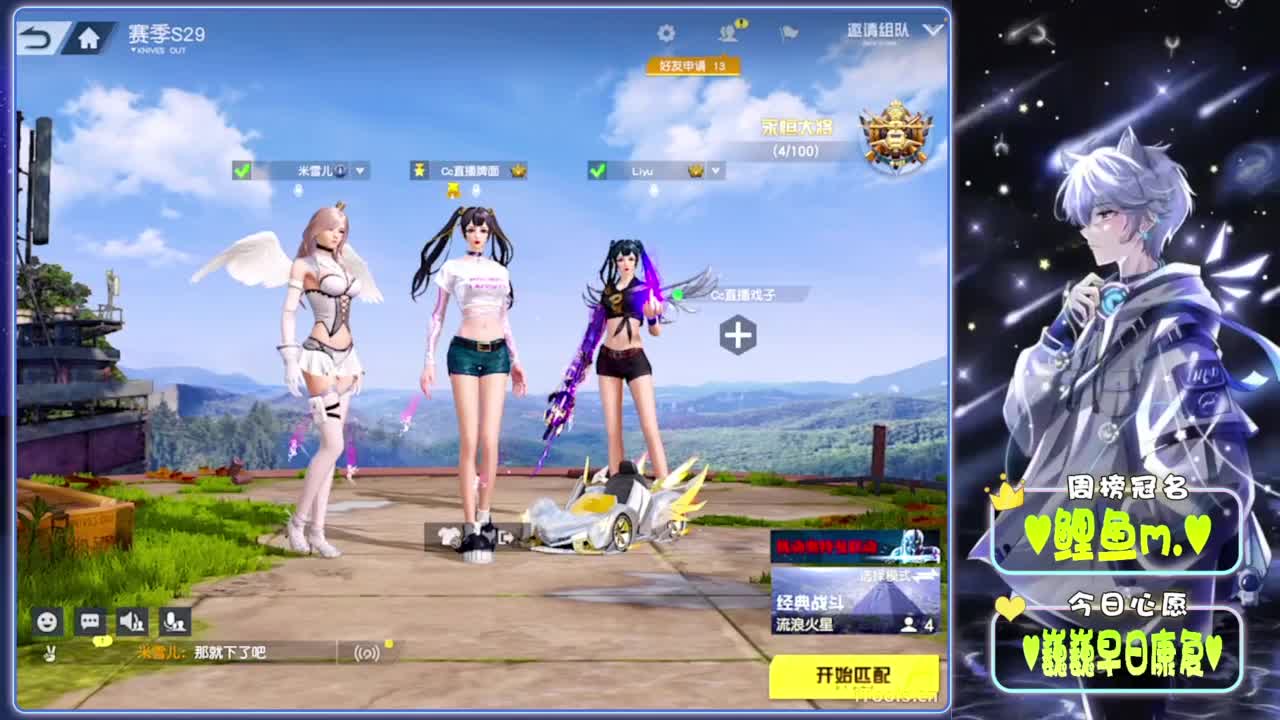The image size is (1280, 720).
Task: Toggle Liyu's green ready checkmark
Action: coord(598,170)
